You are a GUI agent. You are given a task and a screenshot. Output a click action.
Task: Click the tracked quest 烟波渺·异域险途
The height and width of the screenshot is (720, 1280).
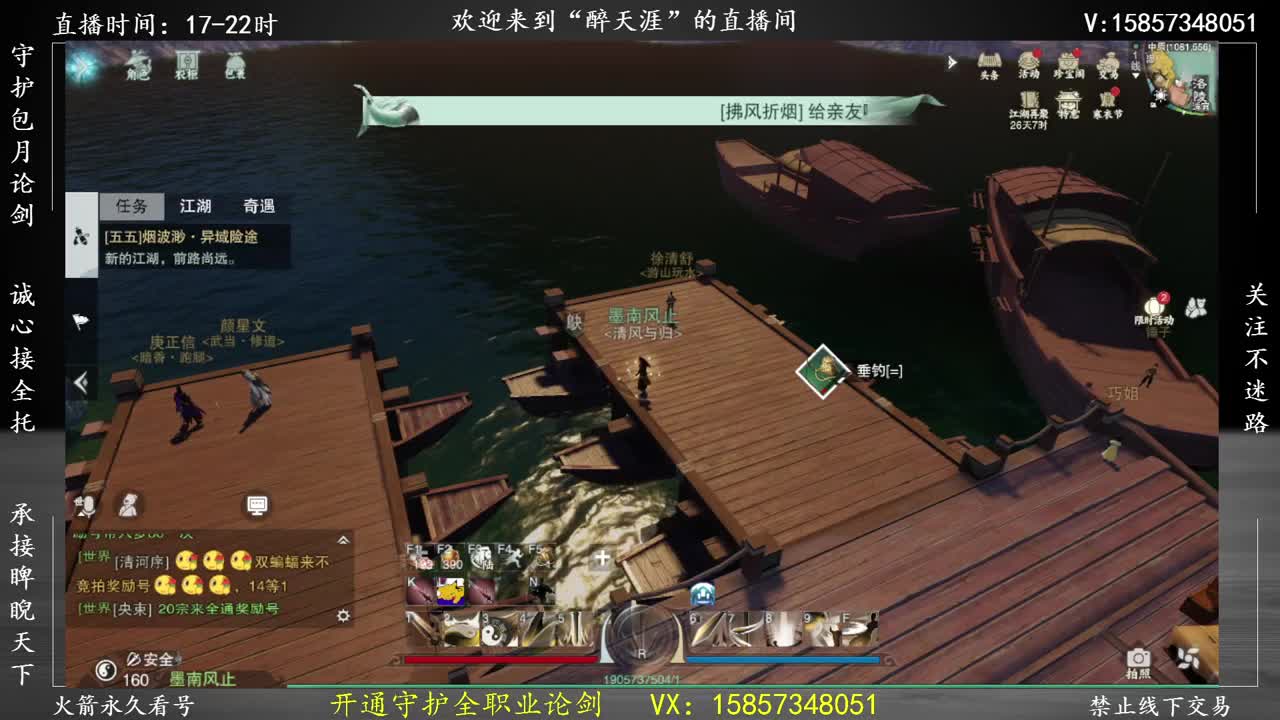click(x=180, y=237)
